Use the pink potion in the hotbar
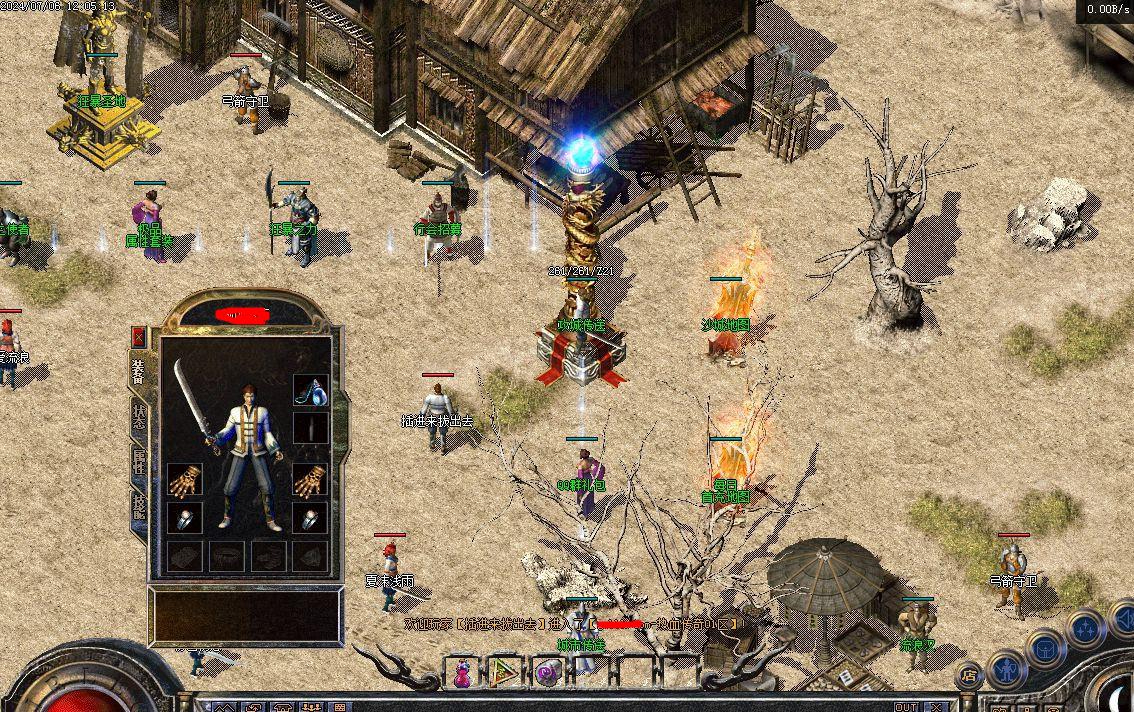The height and width of the screenshot is (712, 1134). click(463, 673)
